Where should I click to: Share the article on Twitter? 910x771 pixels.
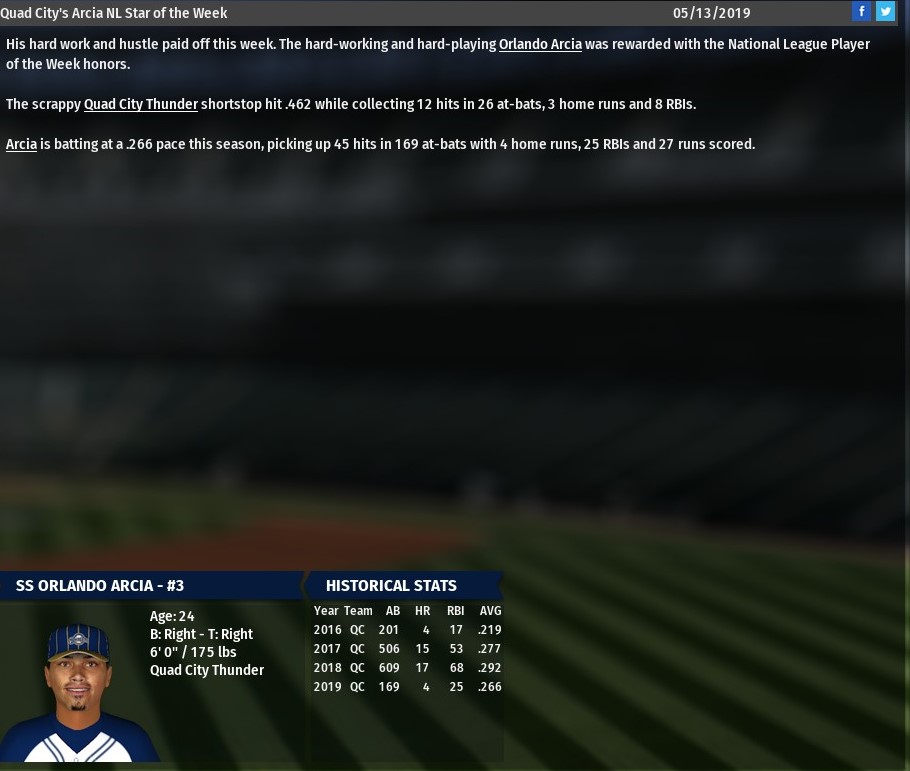[x=885, y=11]
